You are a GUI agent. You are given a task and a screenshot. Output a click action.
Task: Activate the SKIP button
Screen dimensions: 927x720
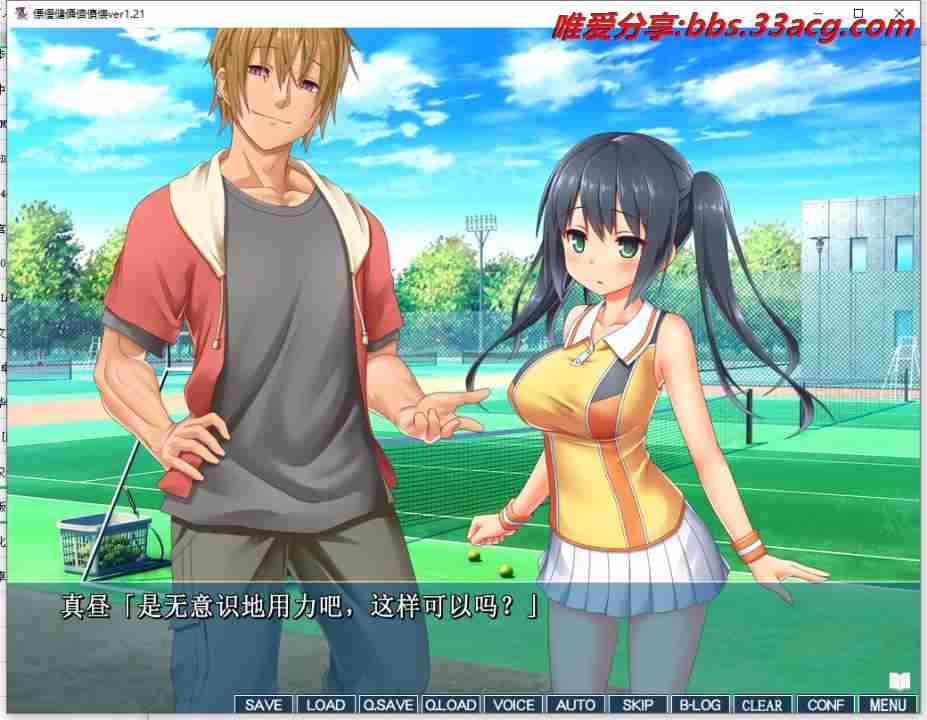point(637,705)
